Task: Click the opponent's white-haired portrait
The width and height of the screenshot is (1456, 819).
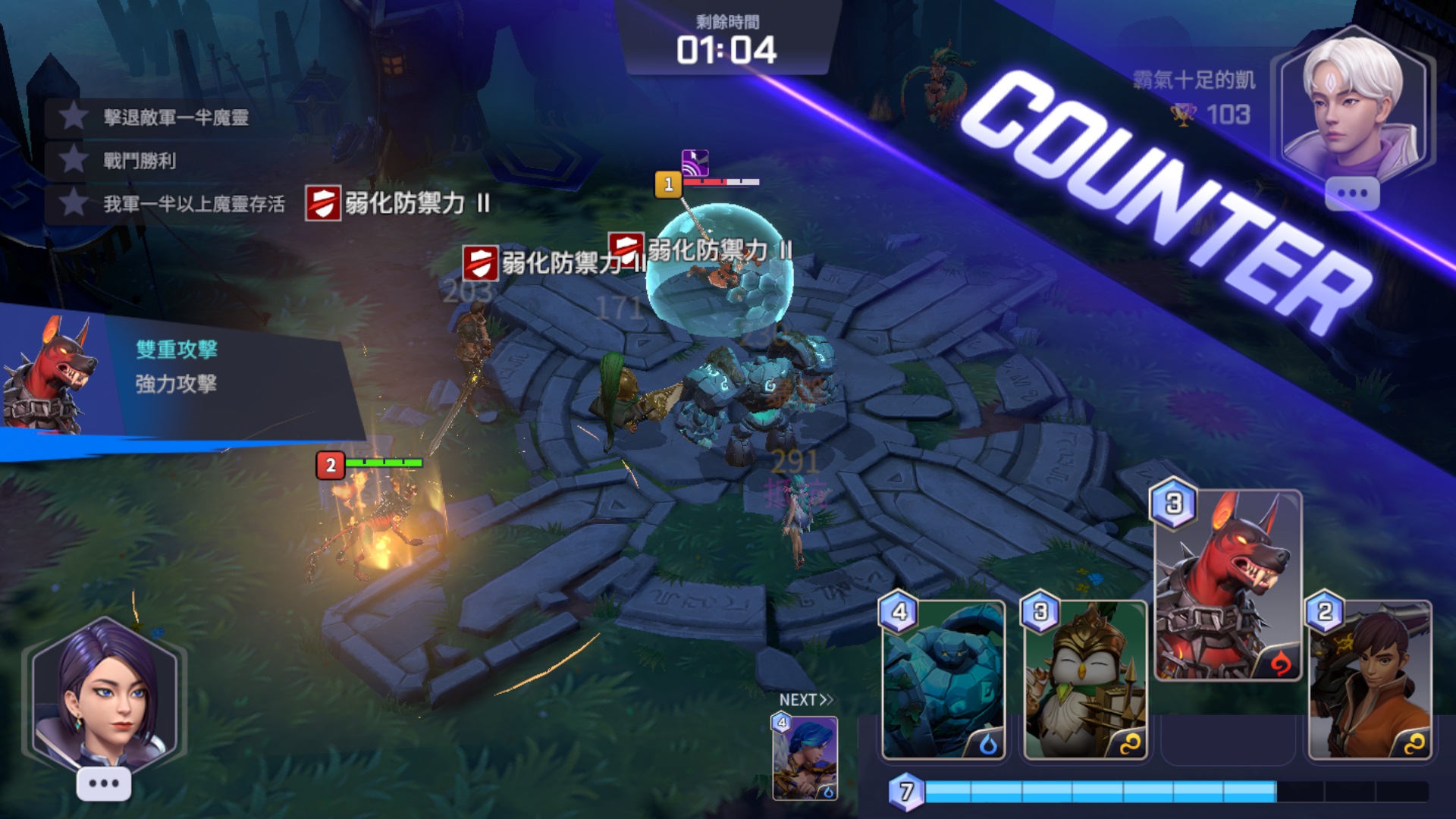Action: click(x=1353, y=102)
